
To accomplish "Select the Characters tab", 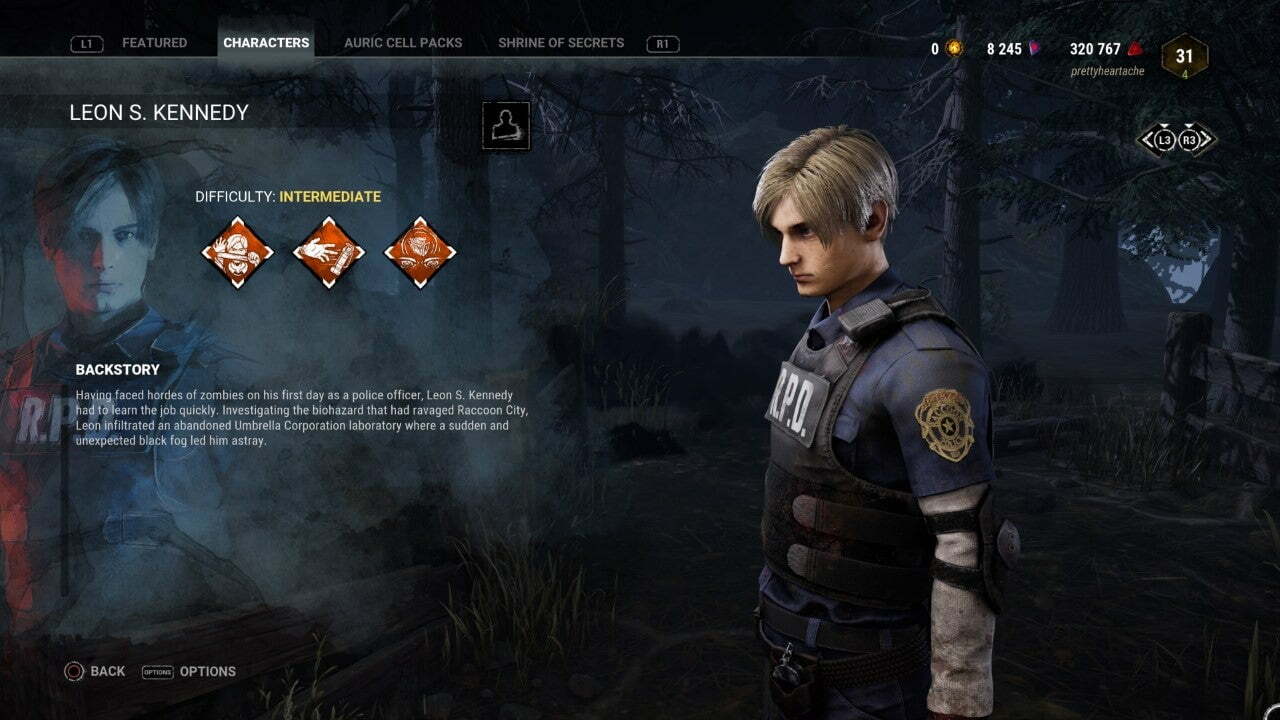I will [266, 43].
